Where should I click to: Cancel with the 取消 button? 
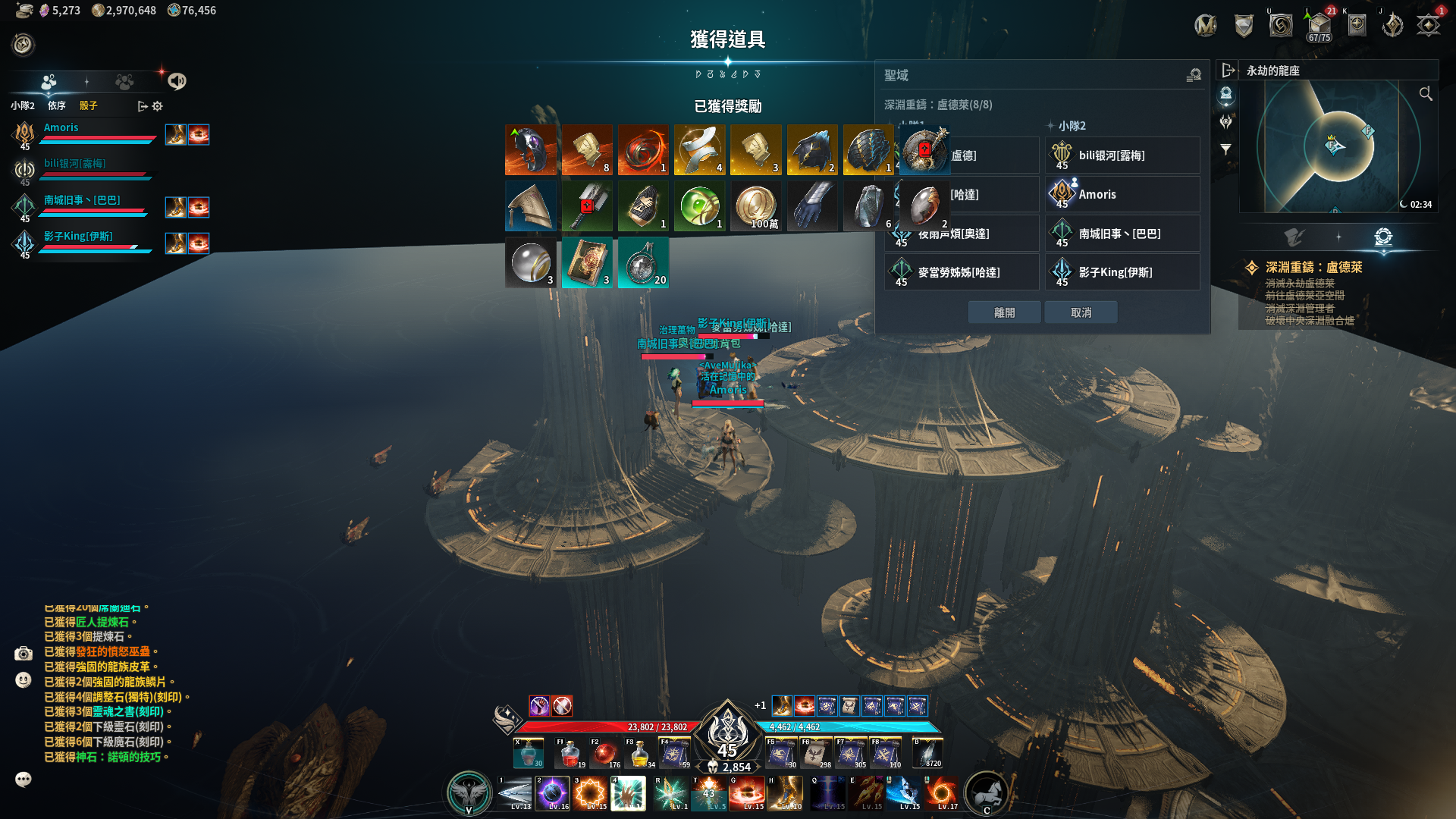click(1081, 312)
